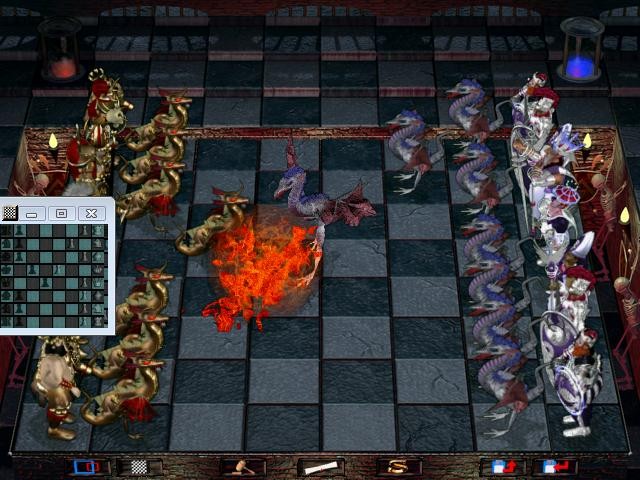Activate the golden S-shaped toolbar icon

(x=399, y=467)
